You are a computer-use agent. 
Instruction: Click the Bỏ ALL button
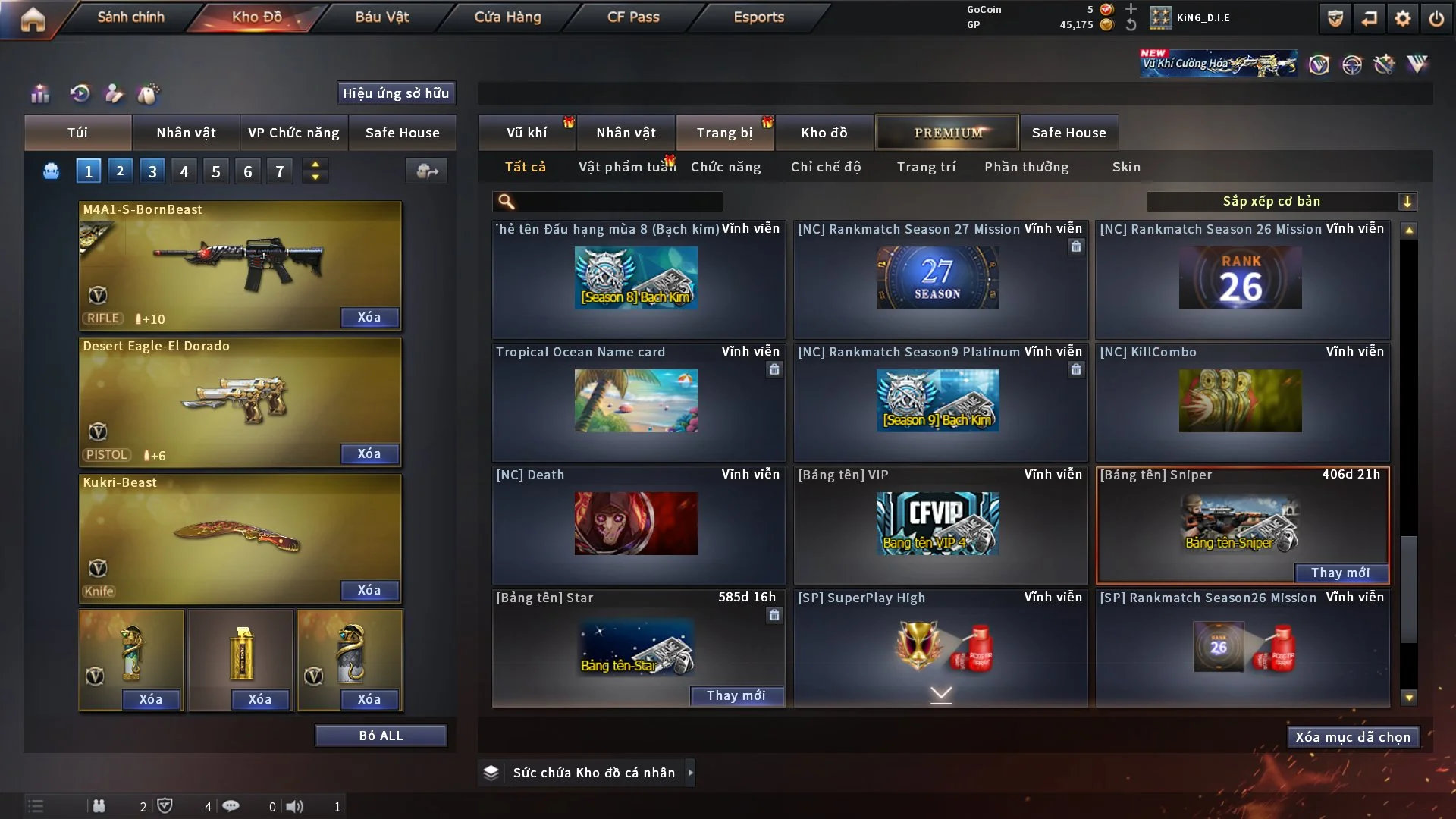(381, 736)
